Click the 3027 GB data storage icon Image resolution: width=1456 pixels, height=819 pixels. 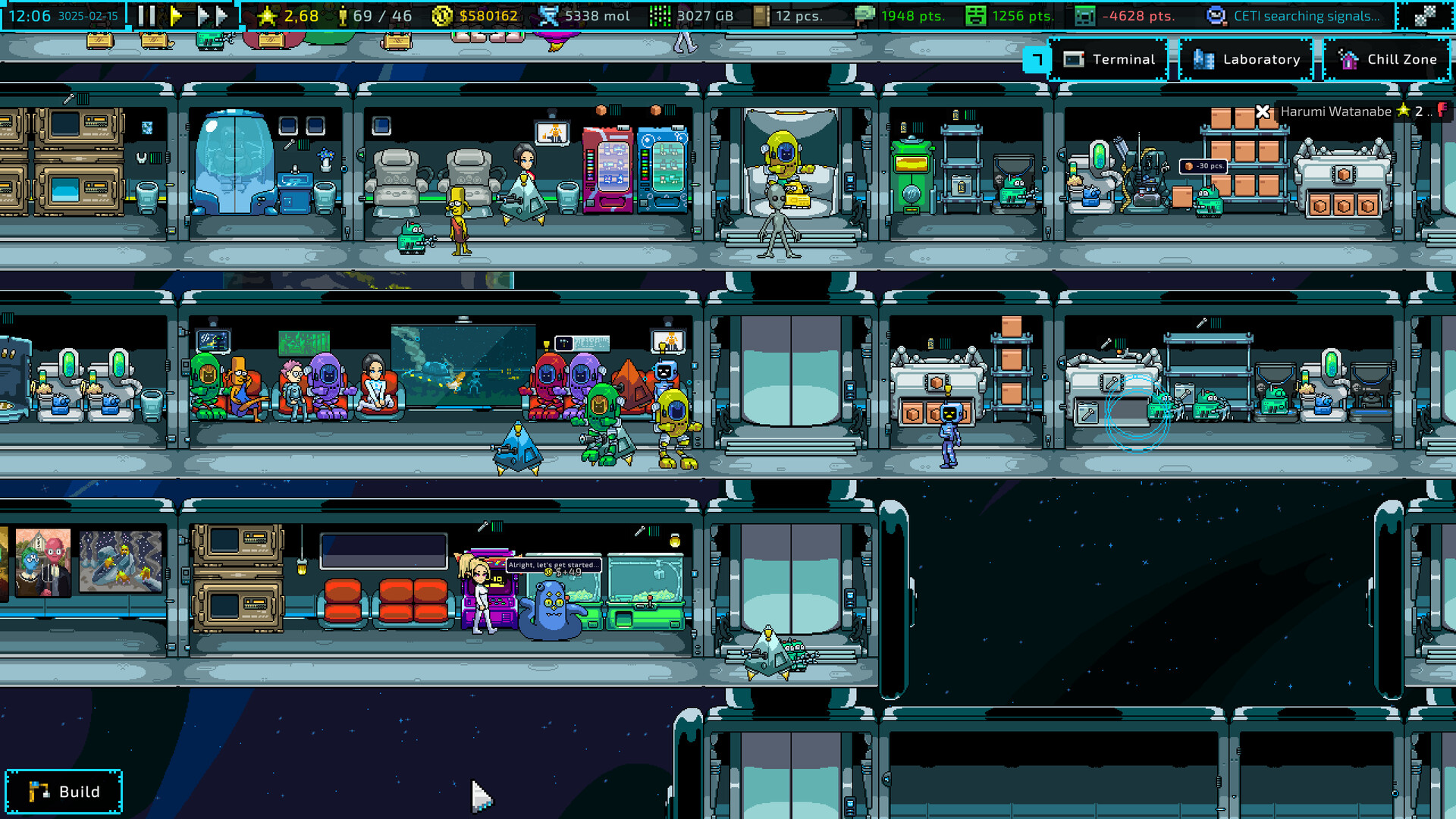(659, 14)
